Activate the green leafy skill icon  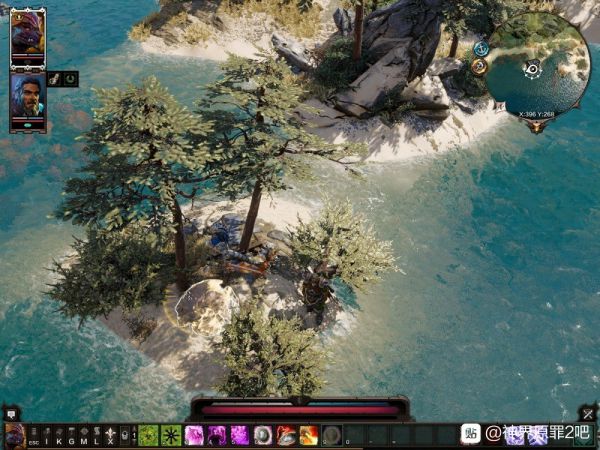coord(148,435)
